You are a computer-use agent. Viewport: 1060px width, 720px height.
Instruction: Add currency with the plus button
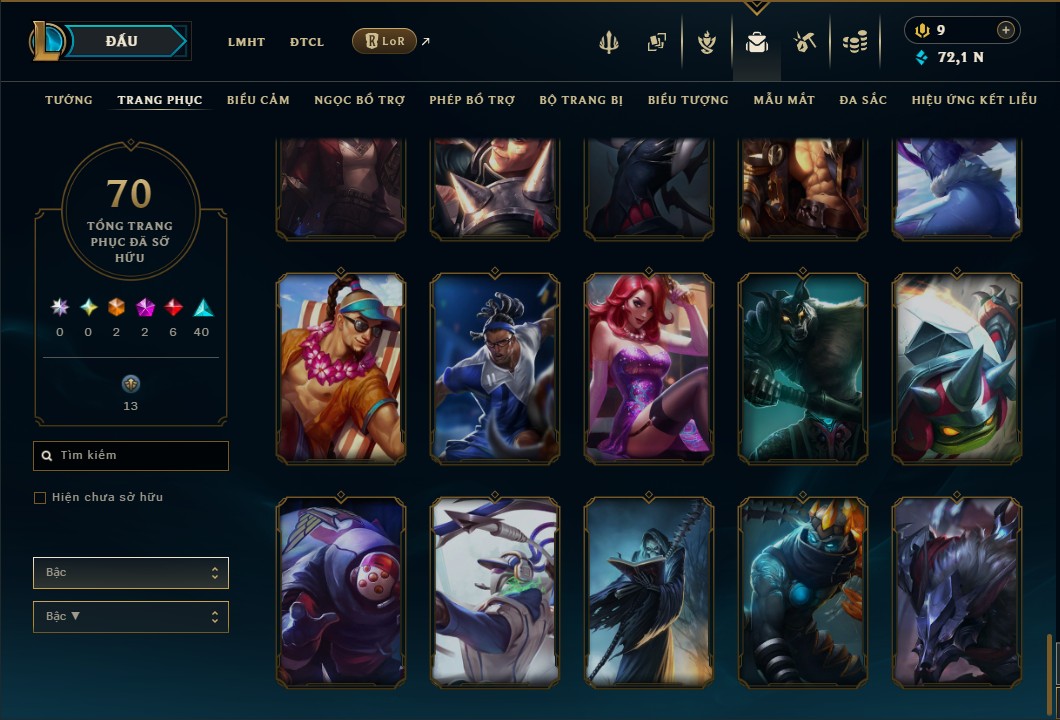click(x=1006, y=30)
